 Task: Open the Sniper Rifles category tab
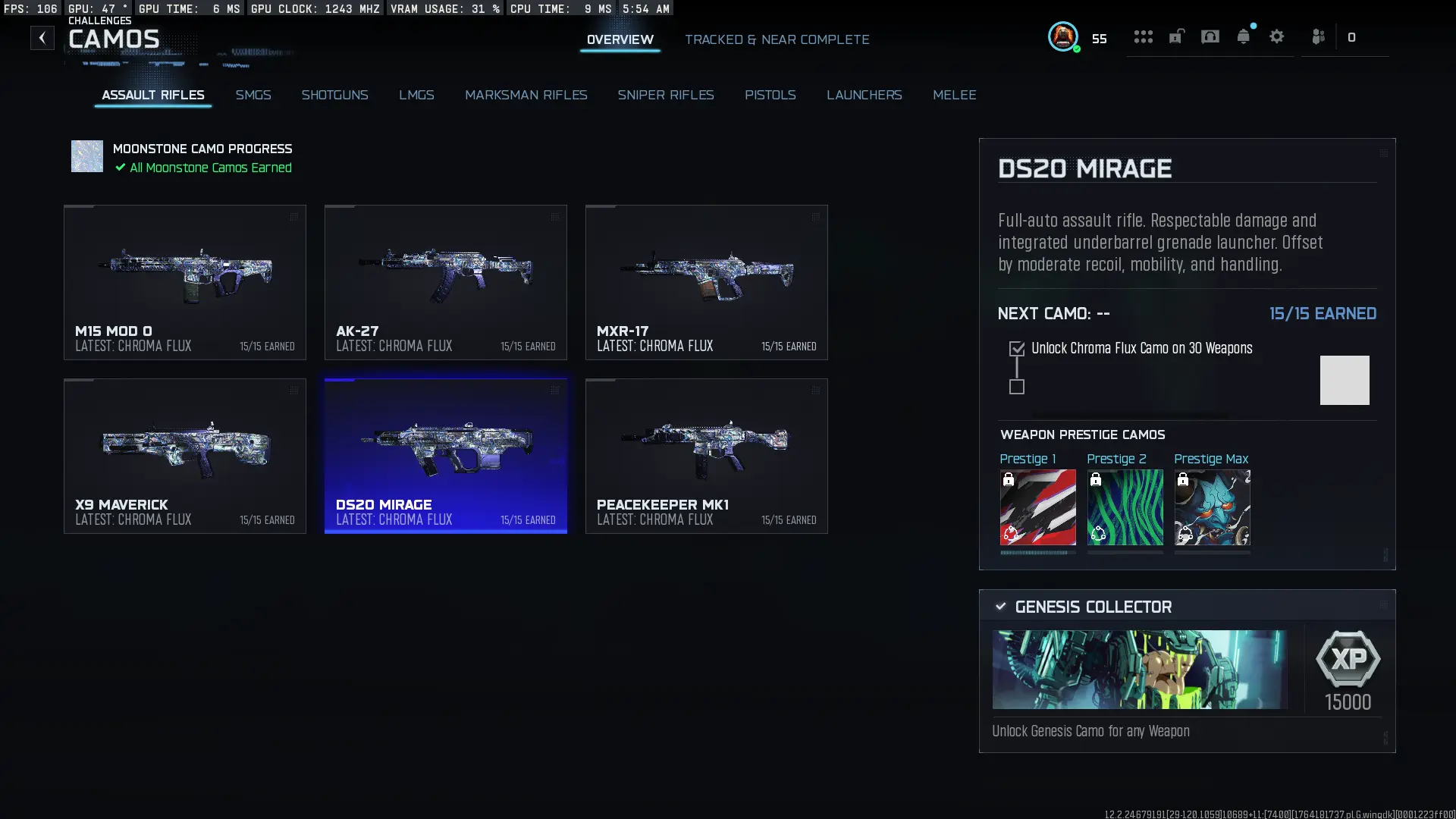pos(666,95)
